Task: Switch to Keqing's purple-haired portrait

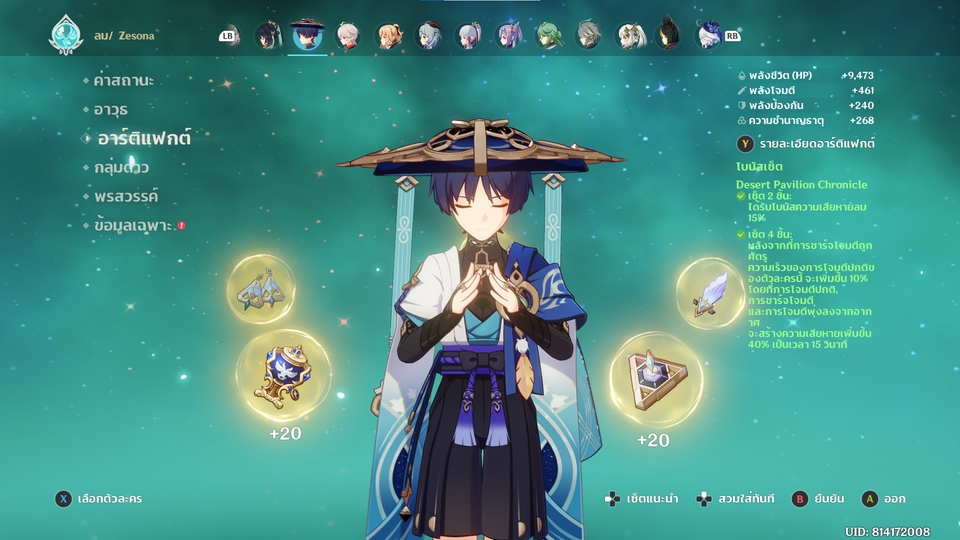Action: [x=509, y=37]
